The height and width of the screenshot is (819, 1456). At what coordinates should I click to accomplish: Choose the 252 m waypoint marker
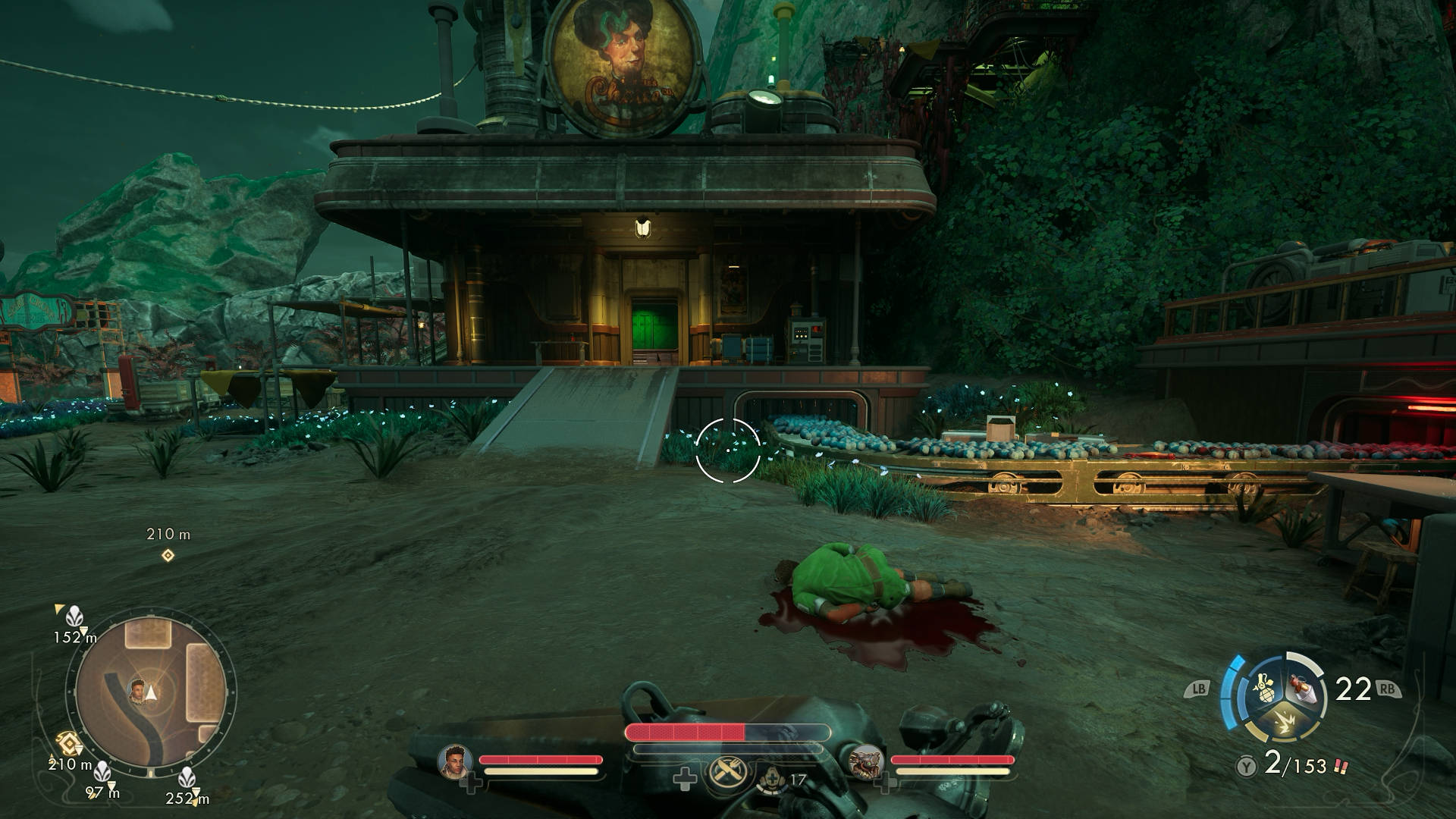(x=187, y=777)
